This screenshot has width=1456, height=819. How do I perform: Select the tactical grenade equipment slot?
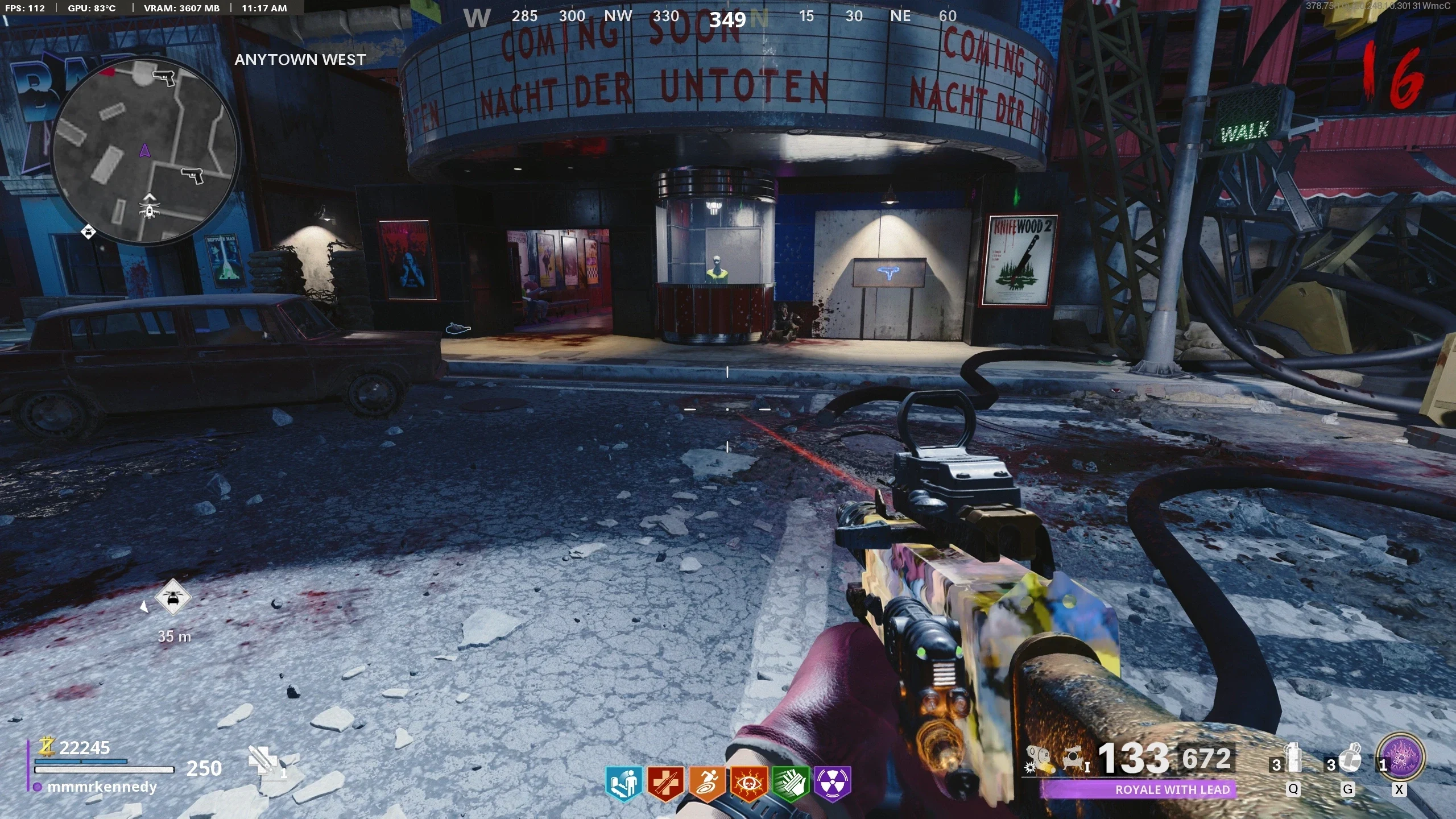1293,759
